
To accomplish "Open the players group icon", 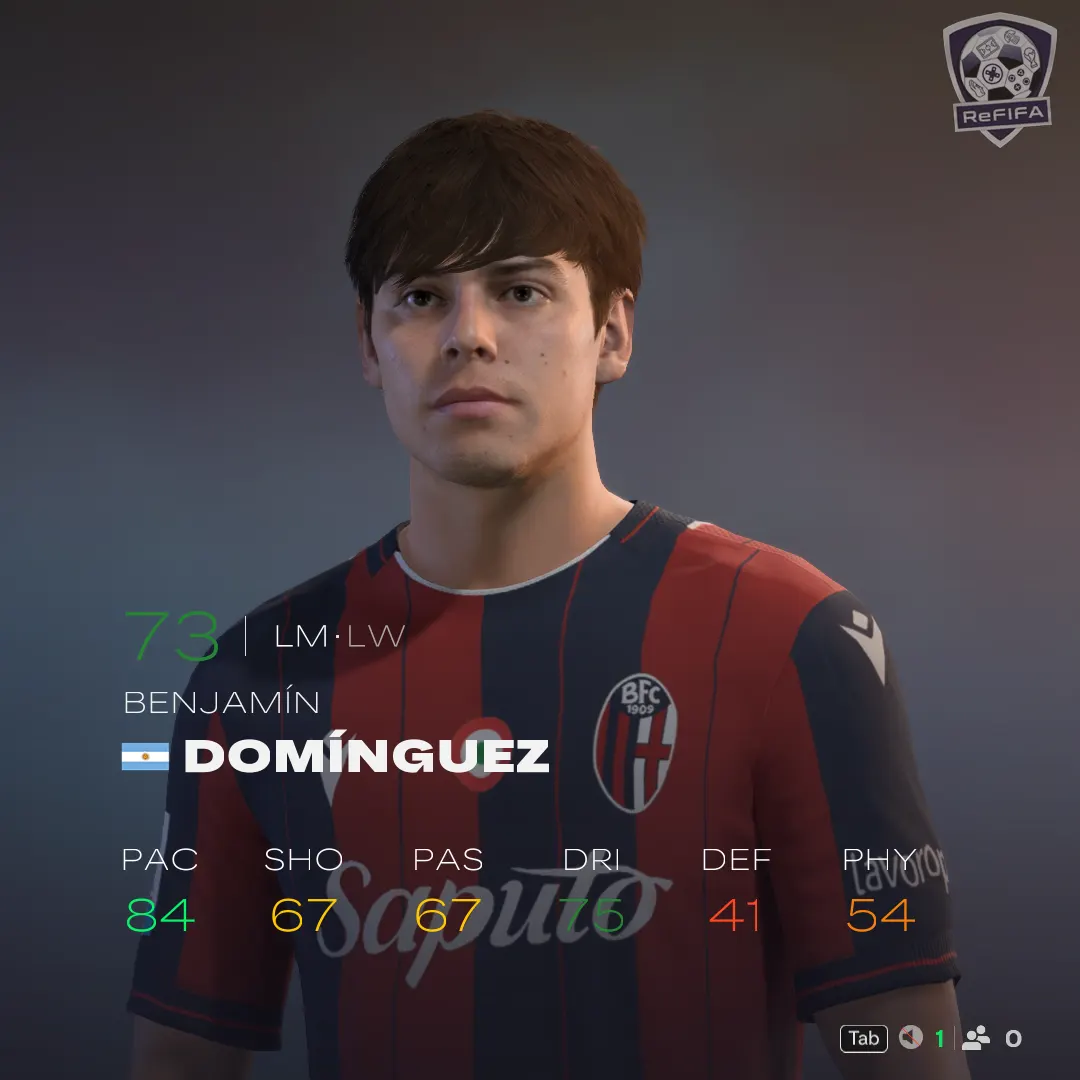I will coord(975,1038).
